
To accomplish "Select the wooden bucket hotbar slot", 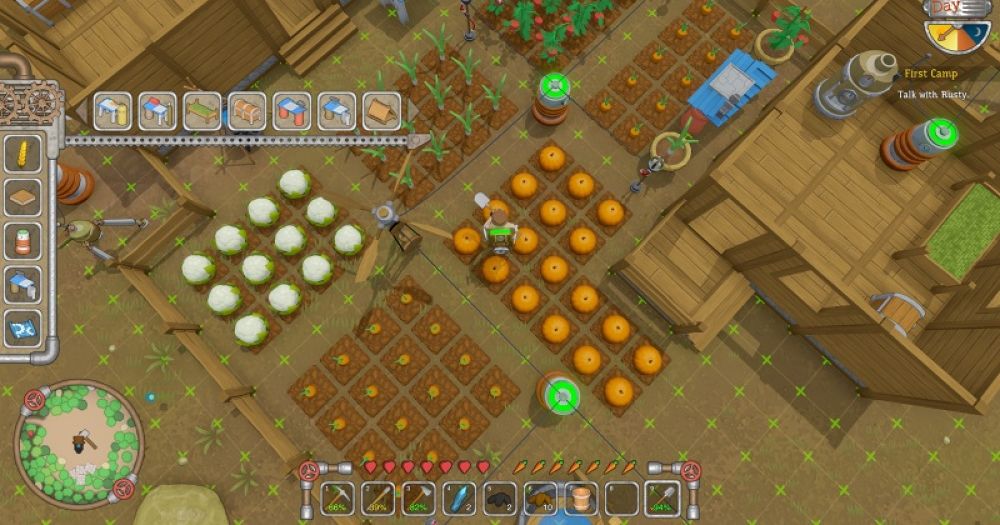I will point(581,497).
